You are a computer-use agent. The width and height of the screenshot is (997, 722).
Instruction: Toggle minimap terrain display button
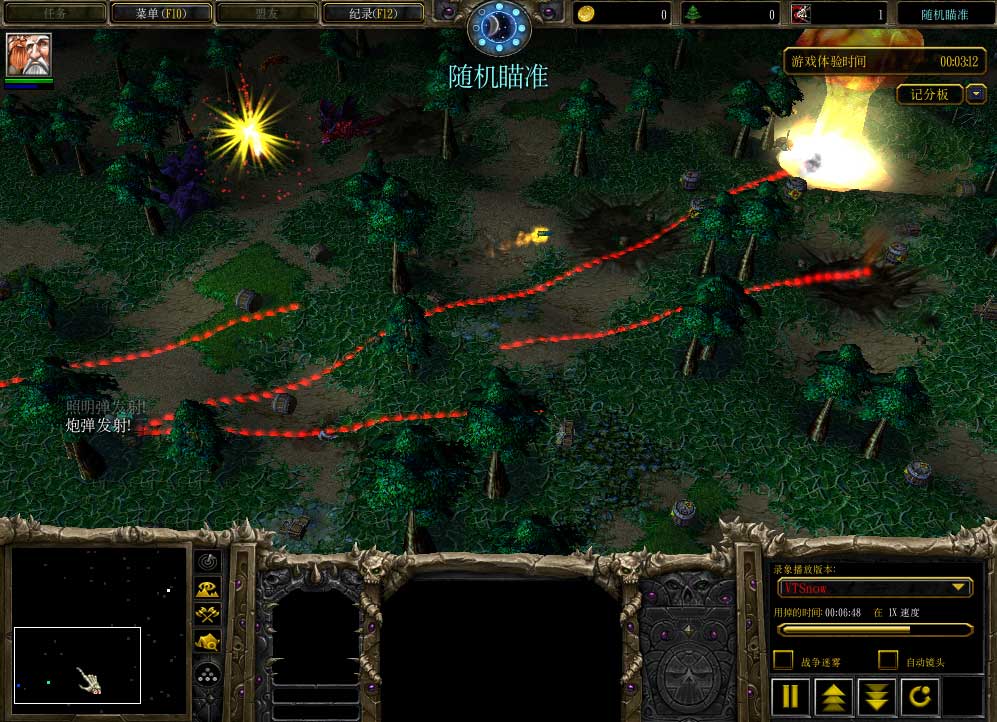(x=208, y=589)
